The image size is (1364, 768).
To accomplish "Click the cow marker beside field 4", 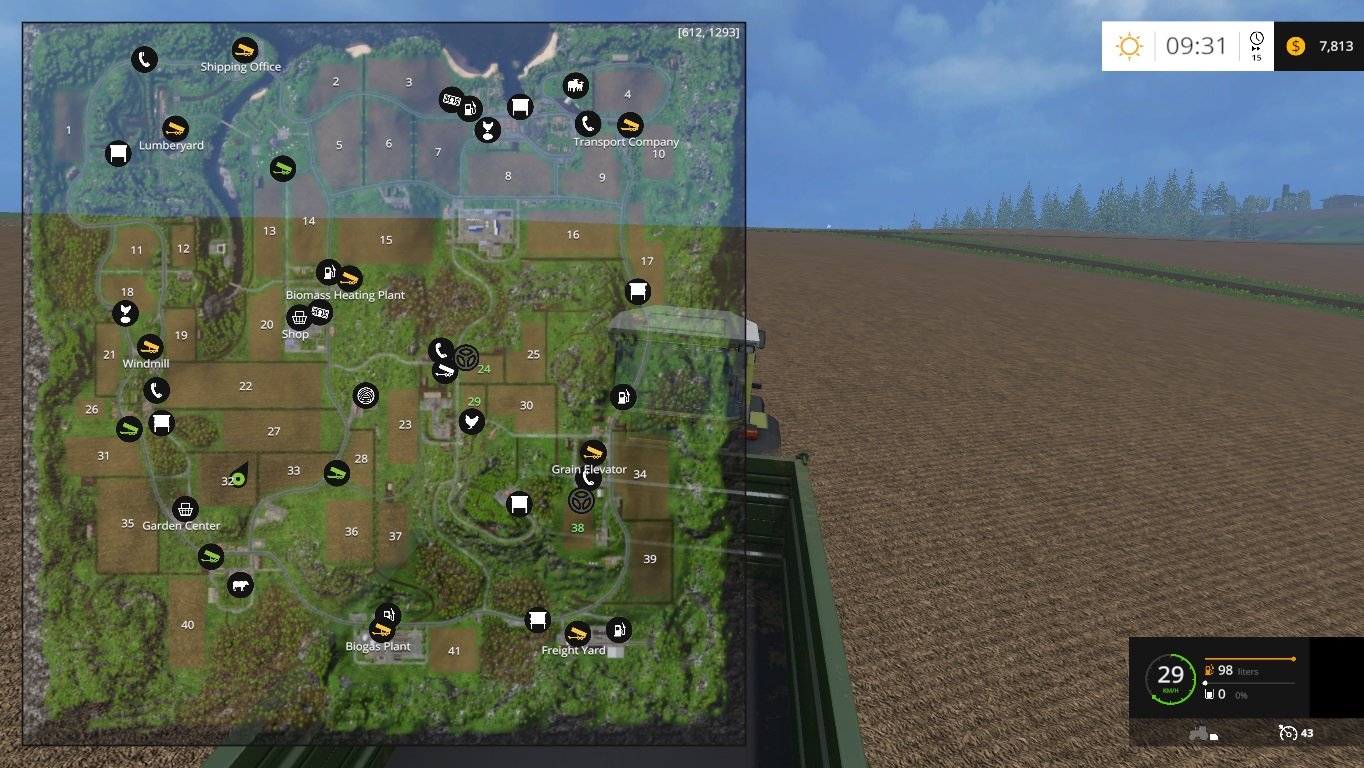I will (576, 85).
